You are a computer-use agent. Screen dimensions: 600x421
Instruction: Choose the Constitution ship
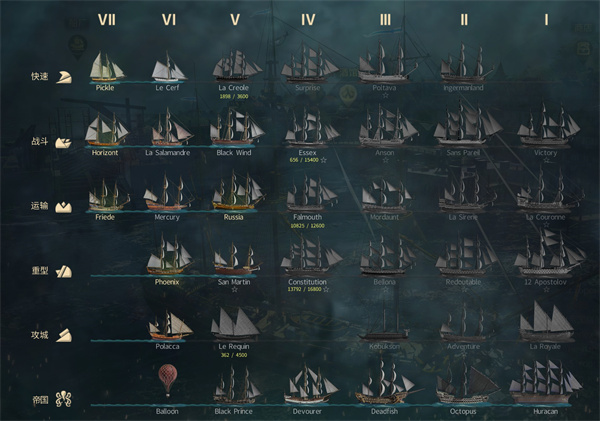click(x=307, y=257)
